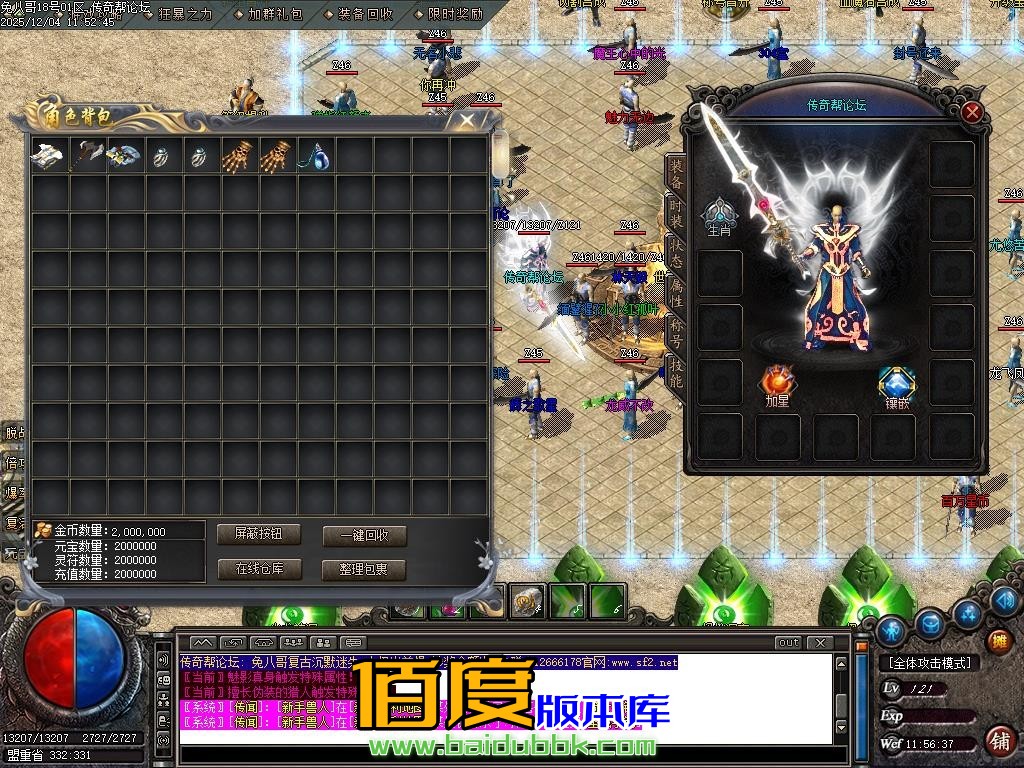Switch to the 装备 equipment tab
The height and width of the screenshot is (768, 1024).
coord(676,172)
